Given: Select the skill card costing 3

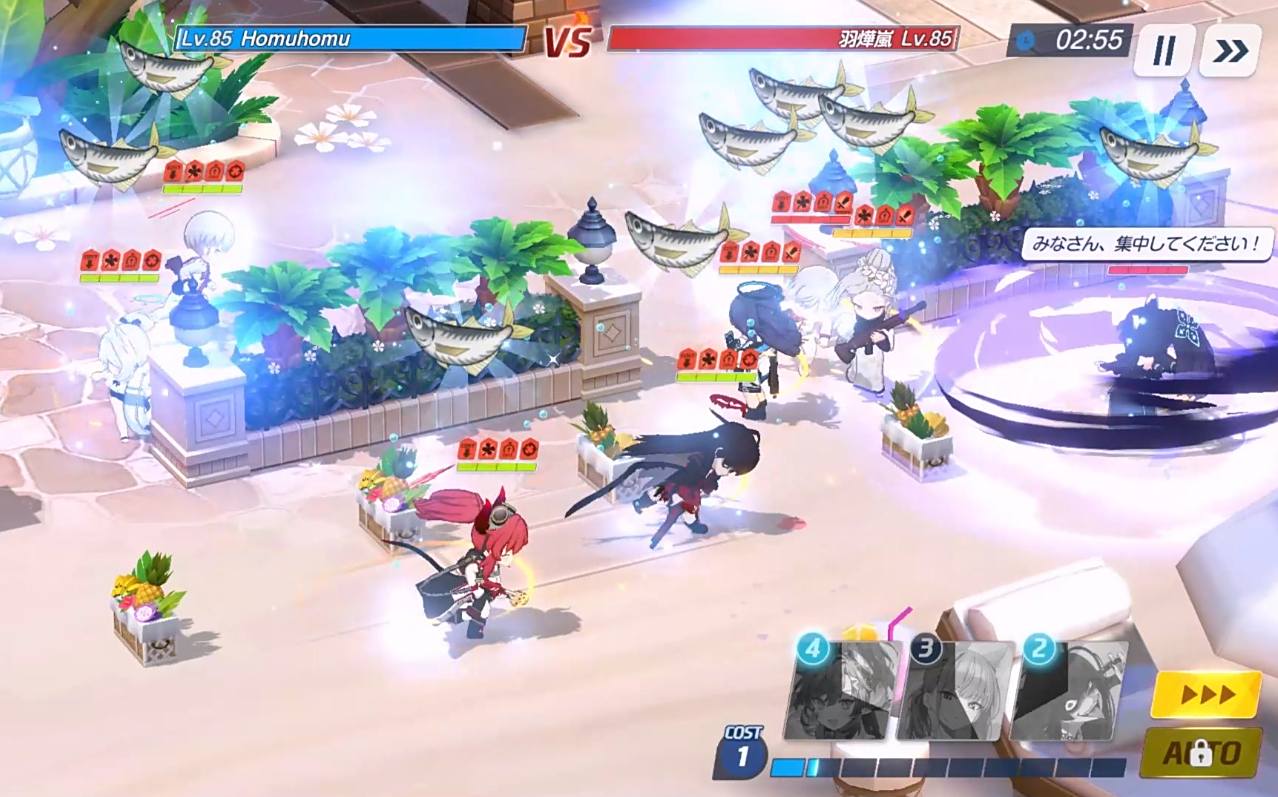Looking at the screenshot, I should pyautogui.click(x=956, y=691).
